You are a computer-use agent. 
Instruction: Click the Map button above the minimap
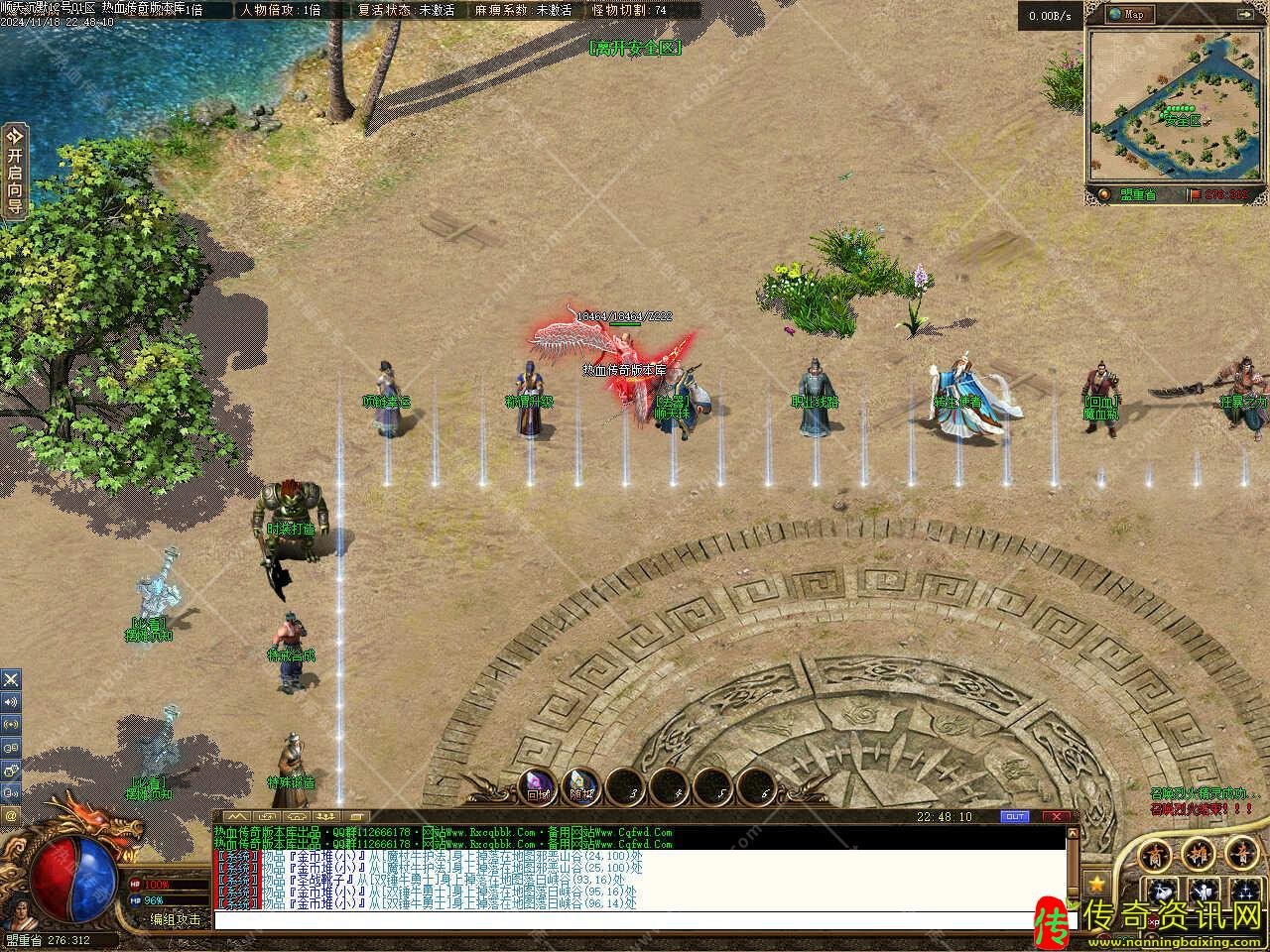click(x=1128, y=14)
